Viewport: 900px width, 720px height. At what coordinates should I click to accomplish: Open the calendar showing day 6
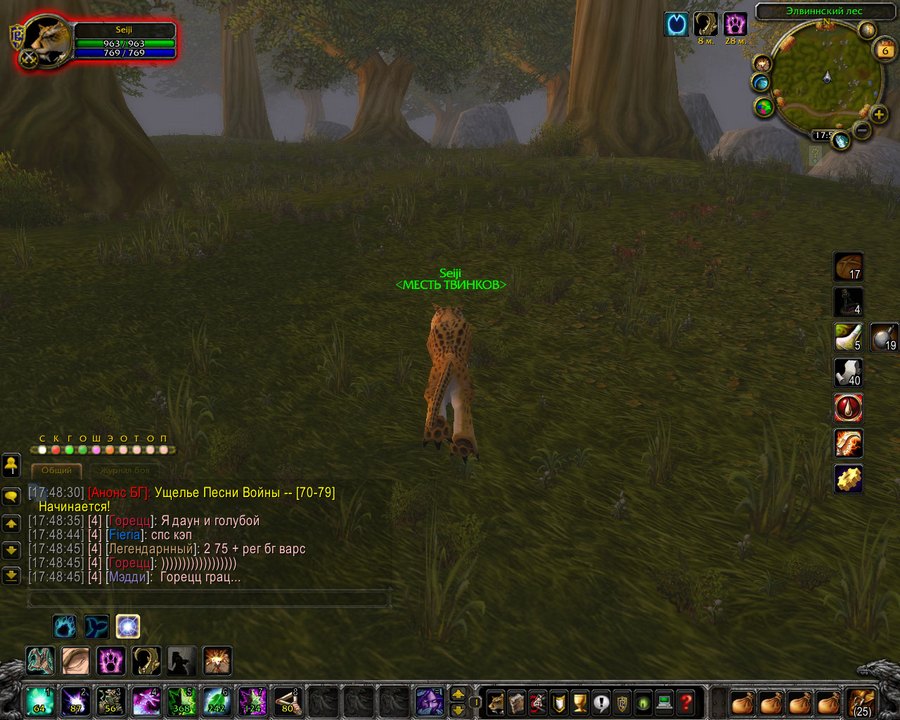click(x=885, y=49)
